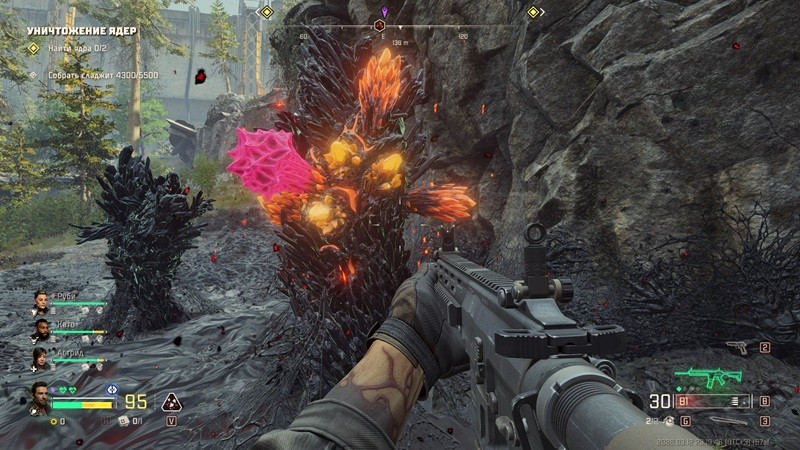This screenshot has height=450, width=800.
Task: Click Руби's squad portrait
Action: pyautogui.click(x=41, y=300)
